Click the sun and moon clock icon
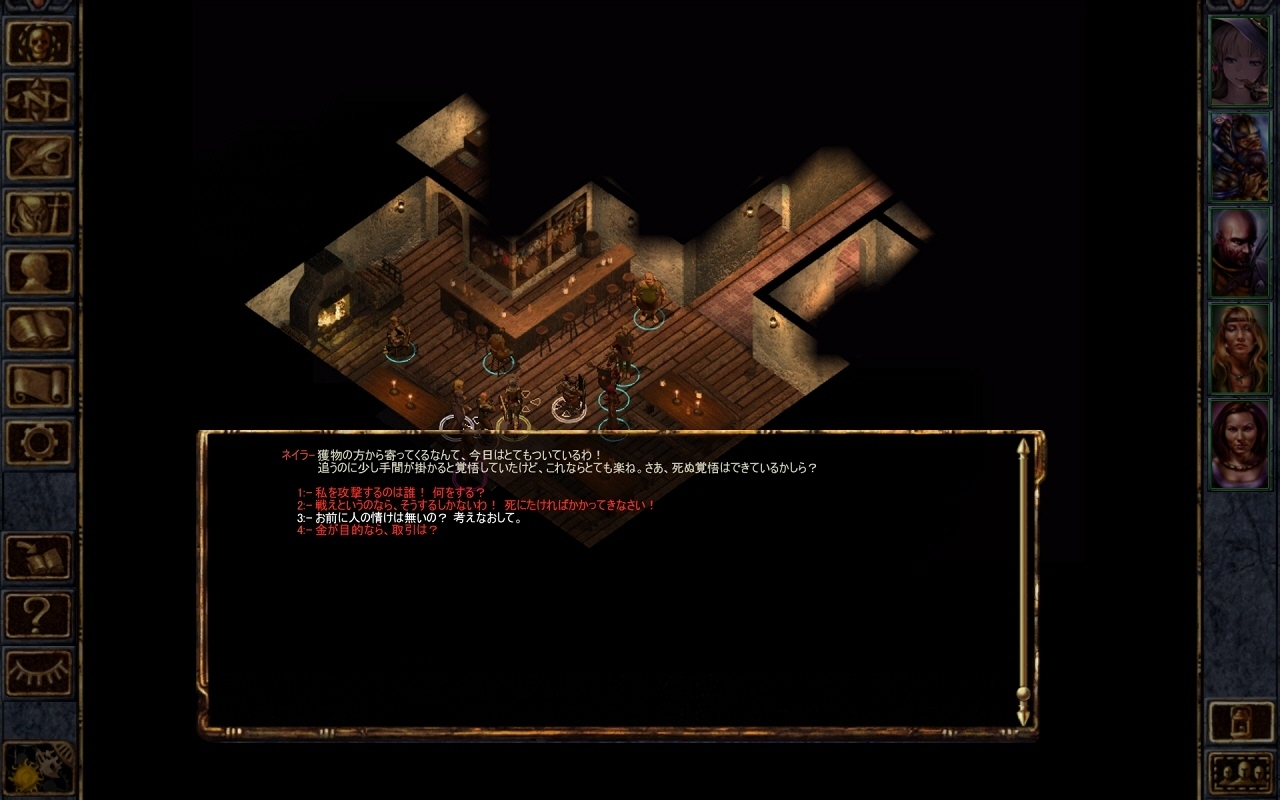The height and width of the screenshot is (800, 1280). [39, 768]
